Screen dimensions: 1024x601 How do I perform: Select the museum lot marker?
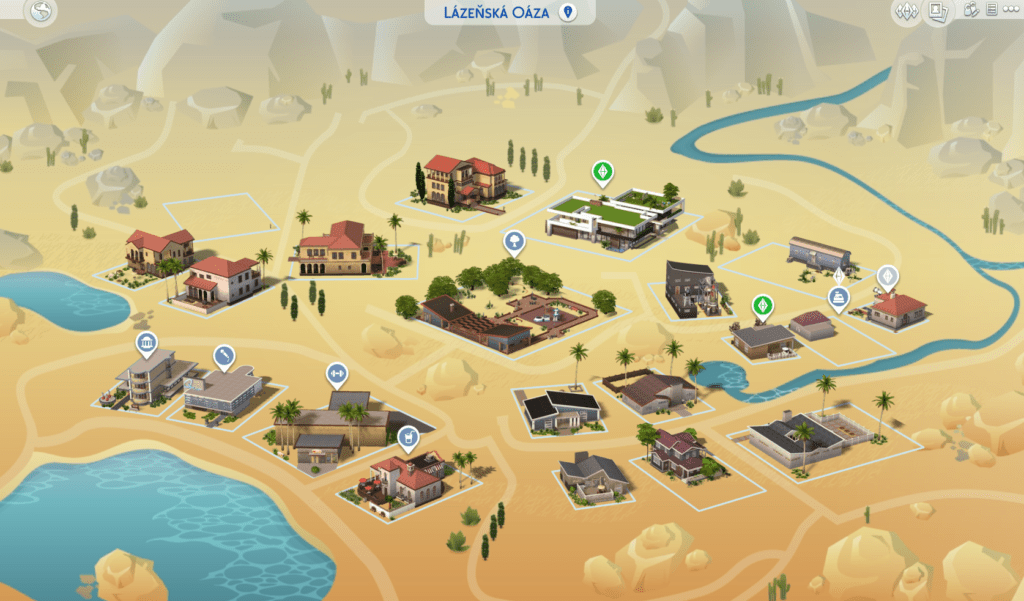pos(147,344)
